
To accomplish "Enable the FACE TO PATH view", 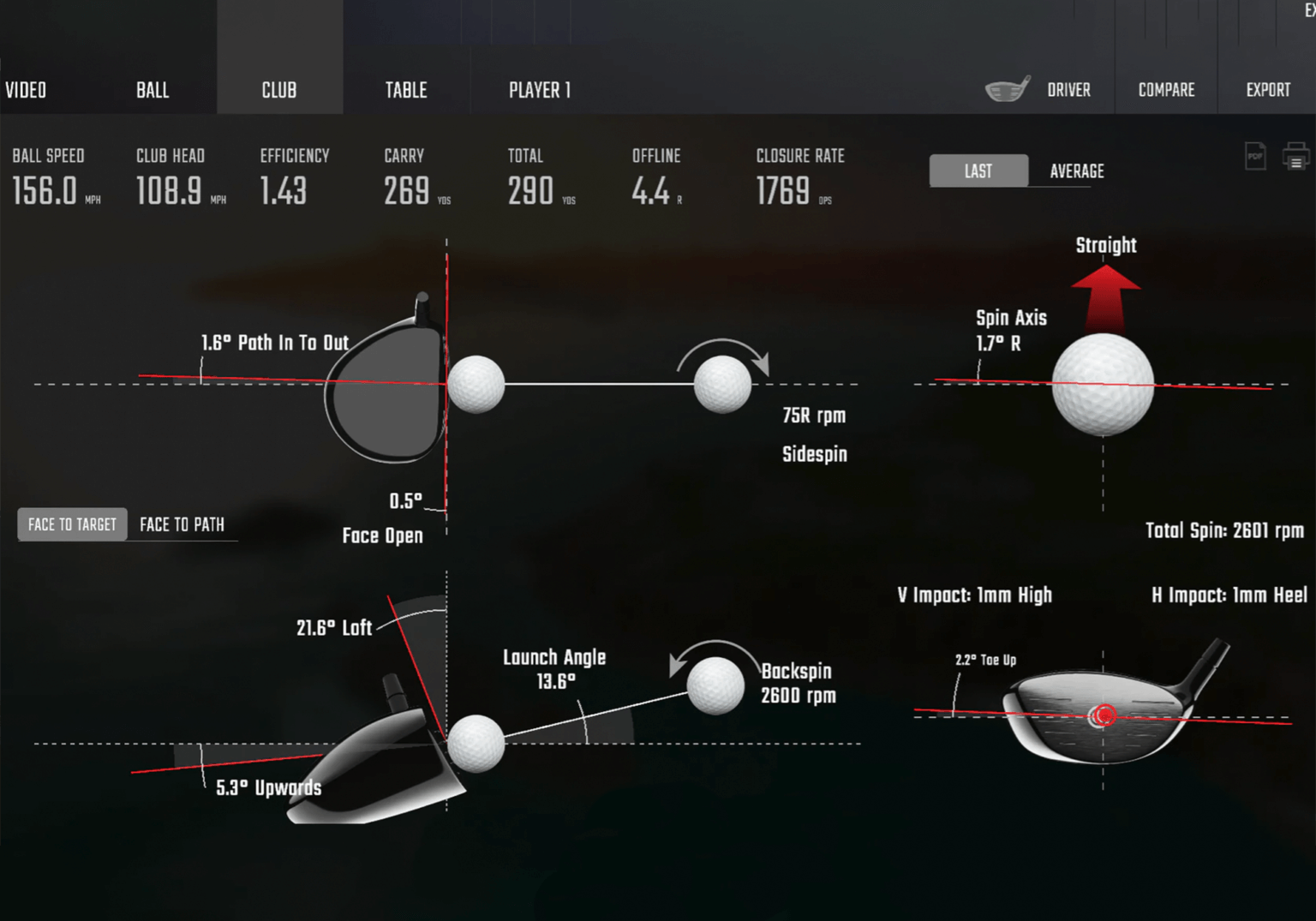I will pos(182,524).
